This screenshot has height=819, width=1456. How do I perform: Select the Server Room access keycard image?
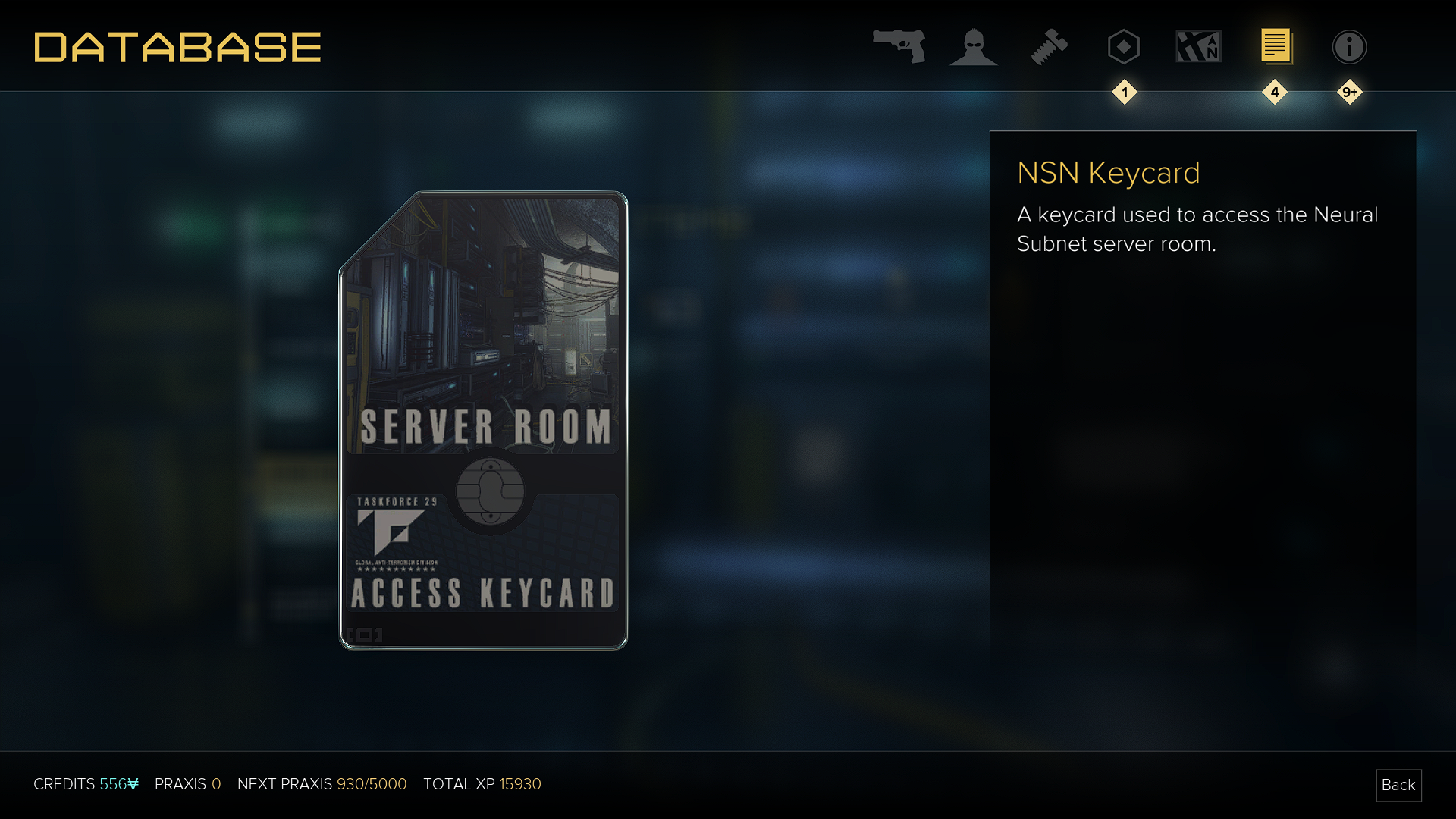483,421
